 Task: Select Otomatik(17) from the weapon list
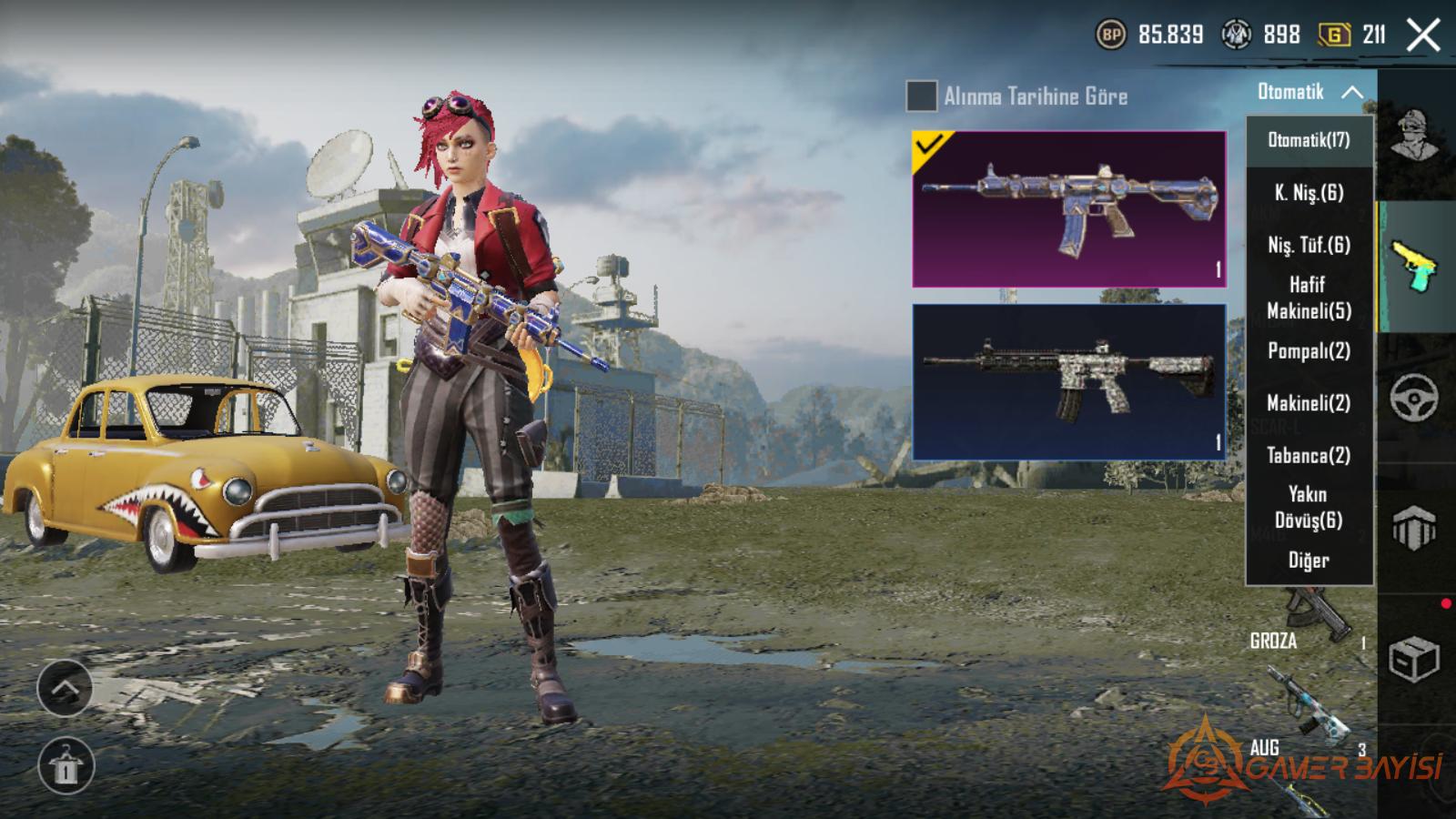[1309, 140]
